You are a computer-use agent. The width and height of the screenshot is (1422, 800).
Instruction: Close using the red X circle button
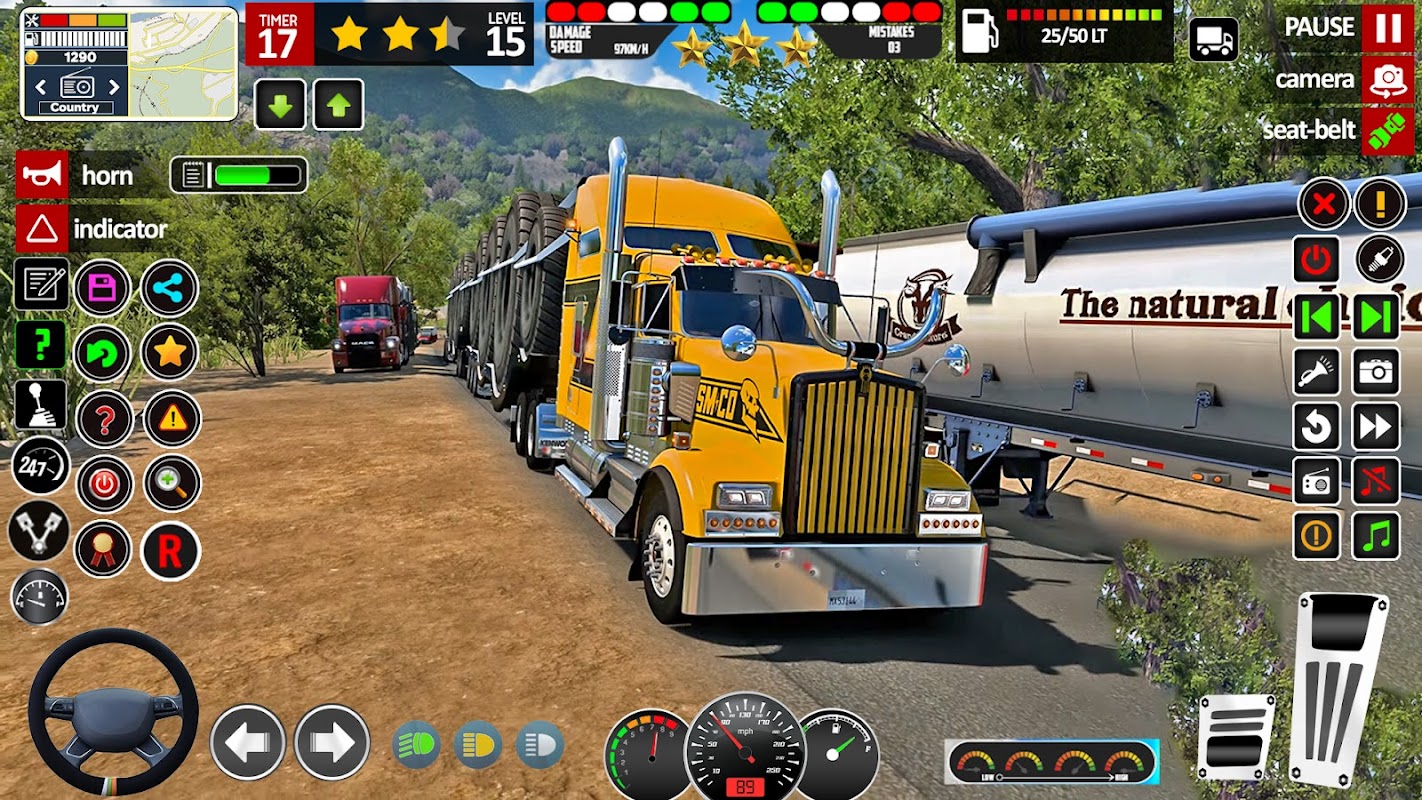click(x=1323, y=205)
